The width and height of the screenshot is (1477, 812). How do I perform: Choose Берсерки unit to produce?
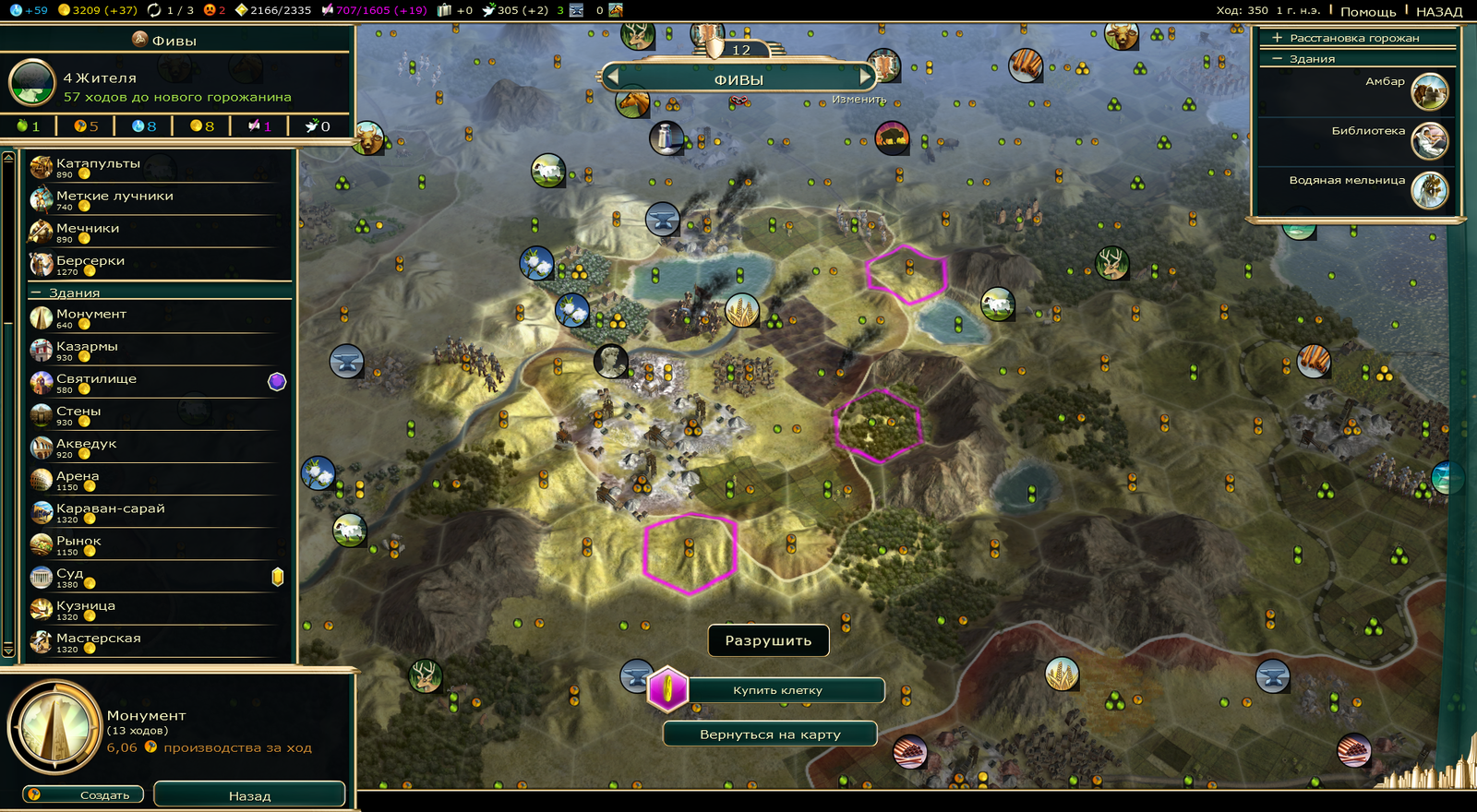coord(90,261)
